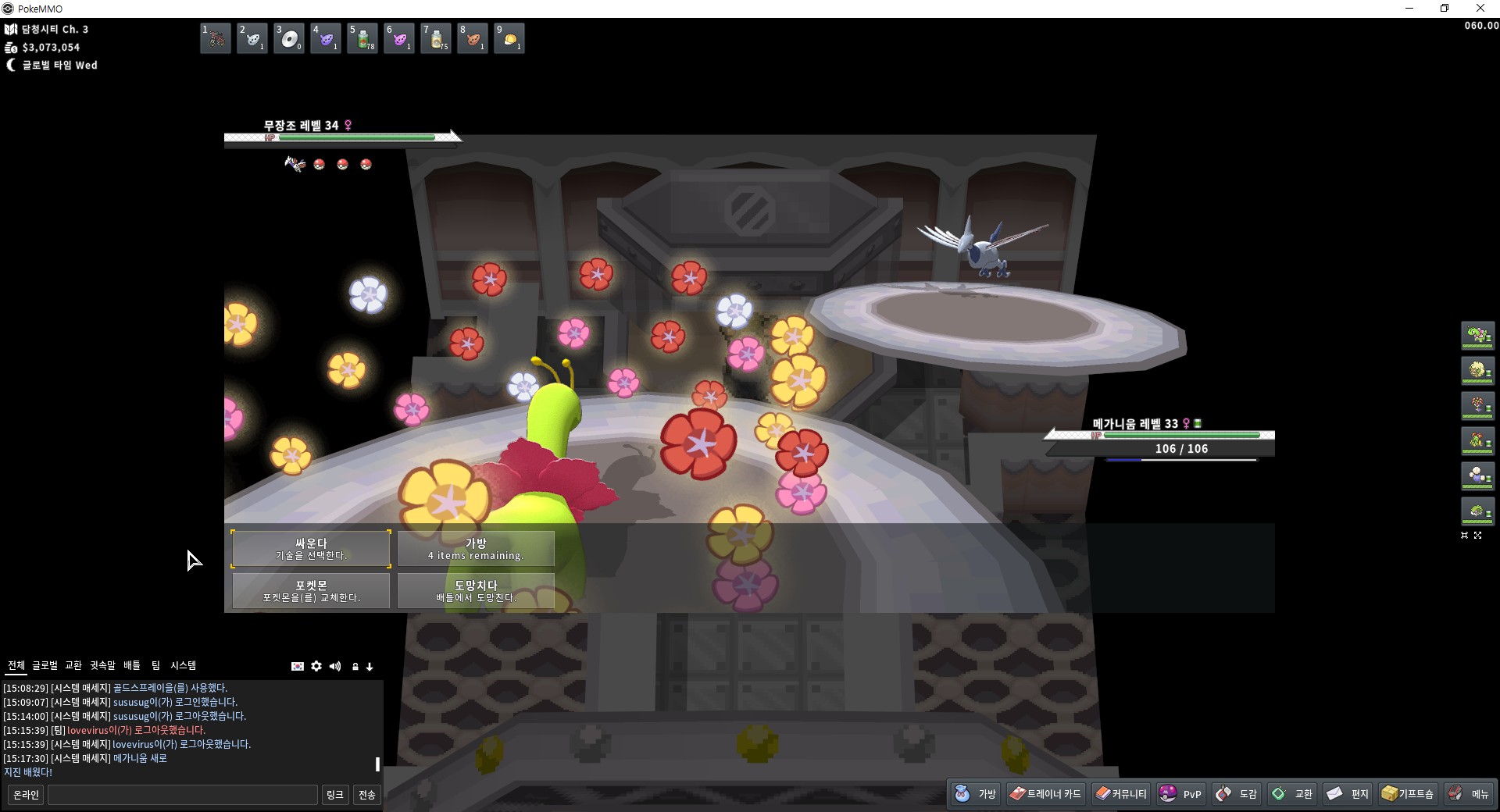Choose 싸운다 to pick a move
The height and width of the screenshot is (812, 1500).
coord(311,548)
